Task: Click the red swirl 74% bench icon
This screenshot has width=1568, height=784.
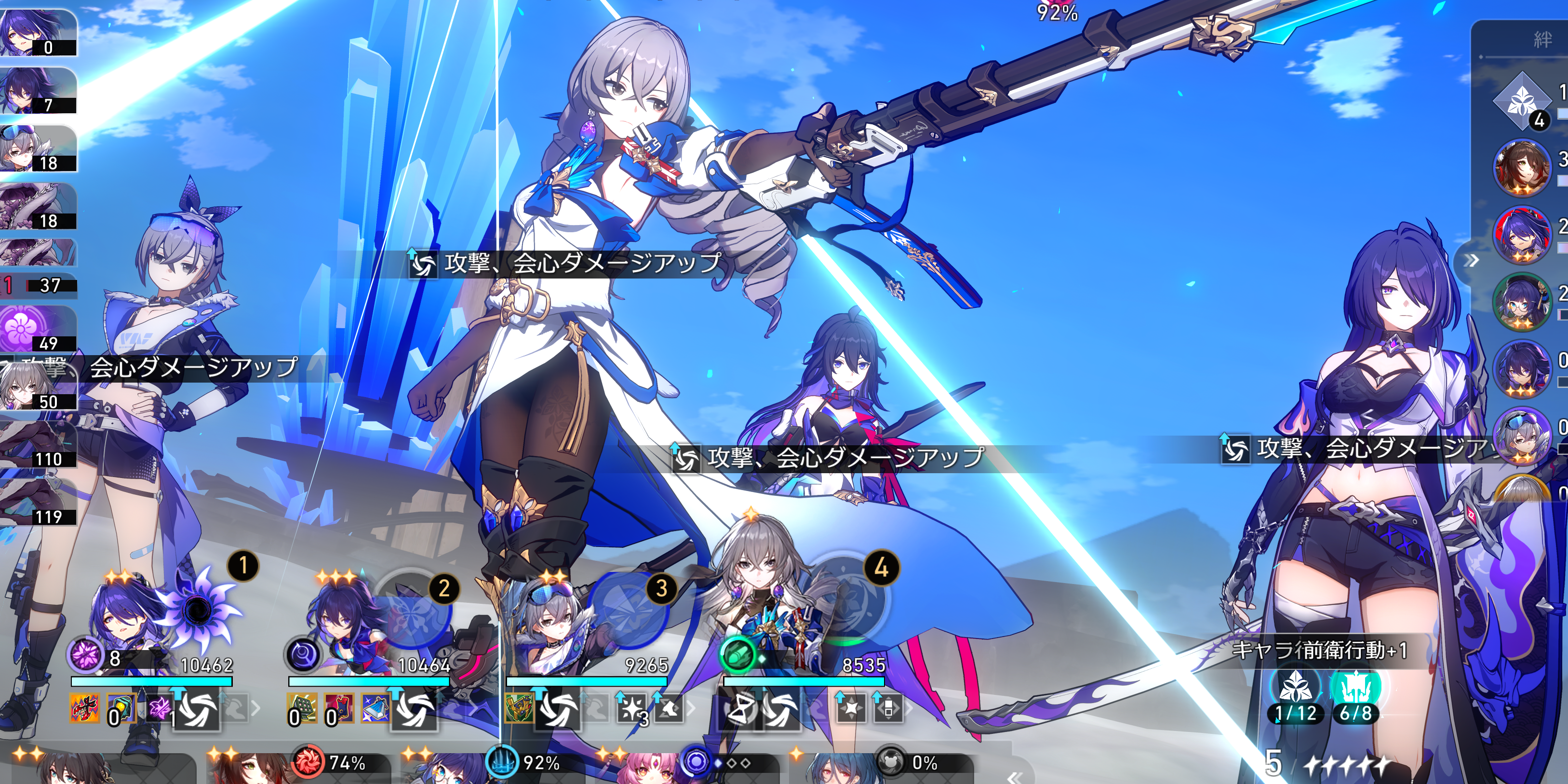Action: [309, 762]
